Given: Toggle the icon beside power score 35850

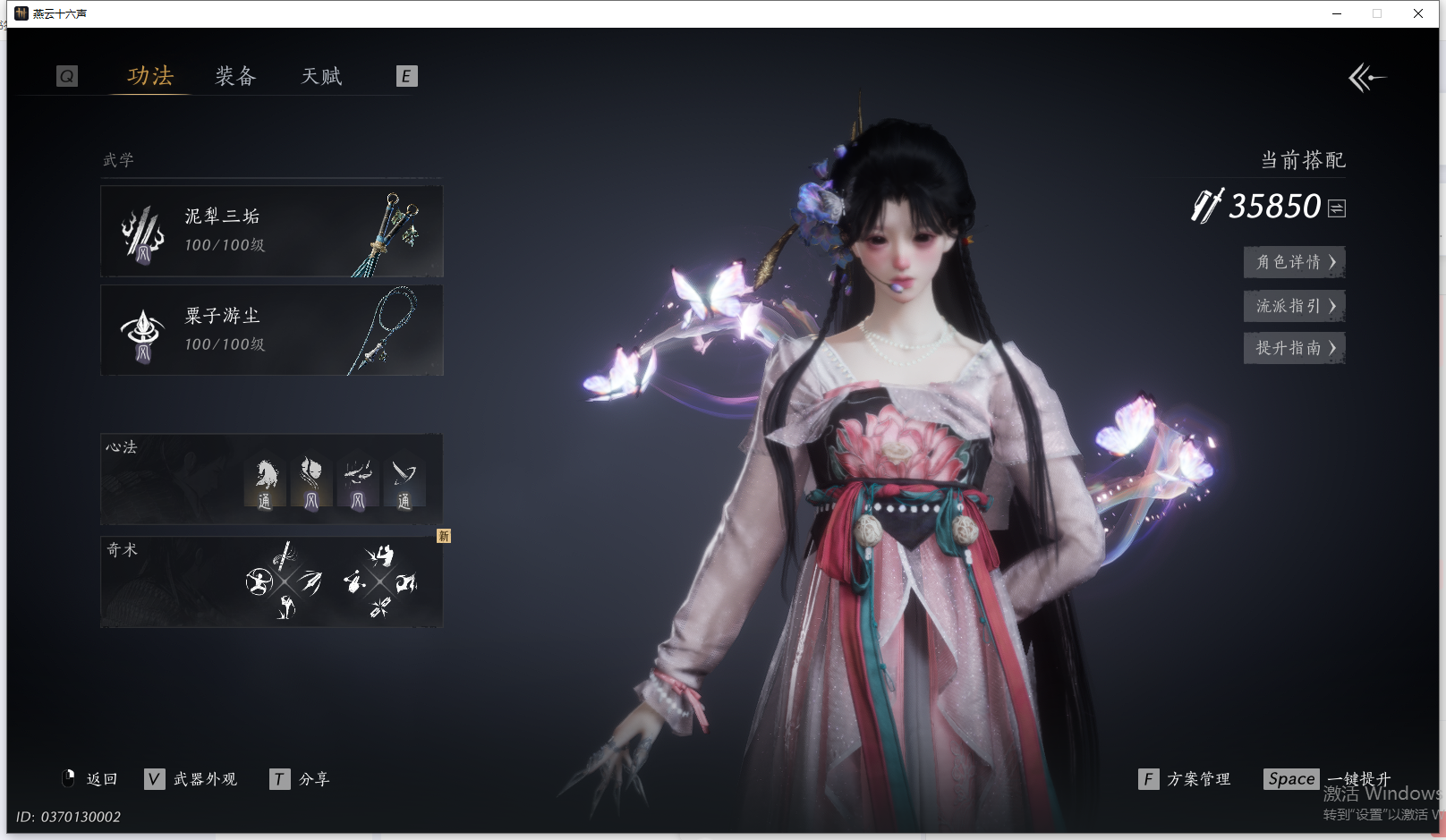Looking at the screenshot, I should click(x=1337, y=208).
